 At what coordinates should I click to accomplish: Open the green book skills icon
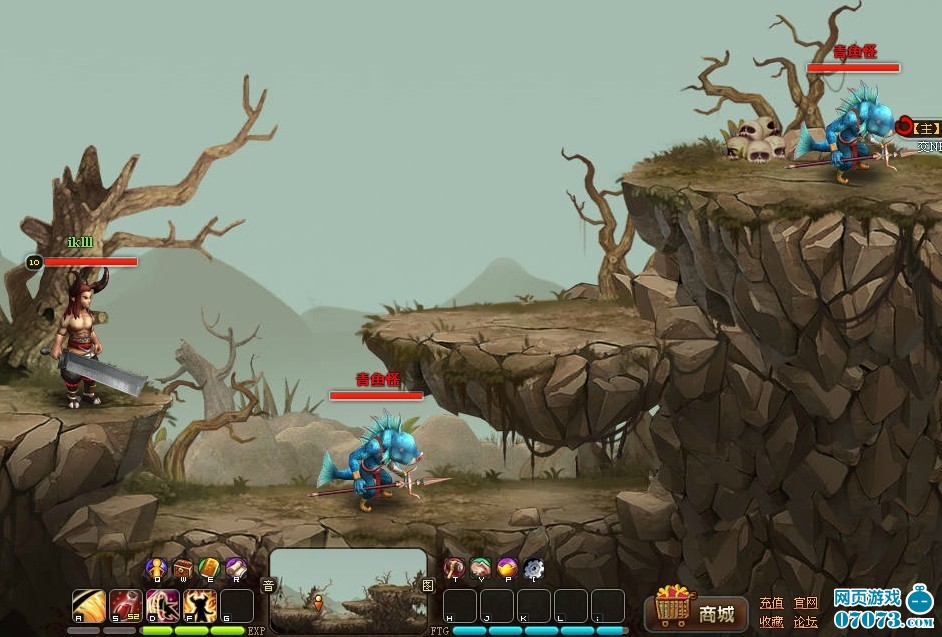tap(209, 569)
